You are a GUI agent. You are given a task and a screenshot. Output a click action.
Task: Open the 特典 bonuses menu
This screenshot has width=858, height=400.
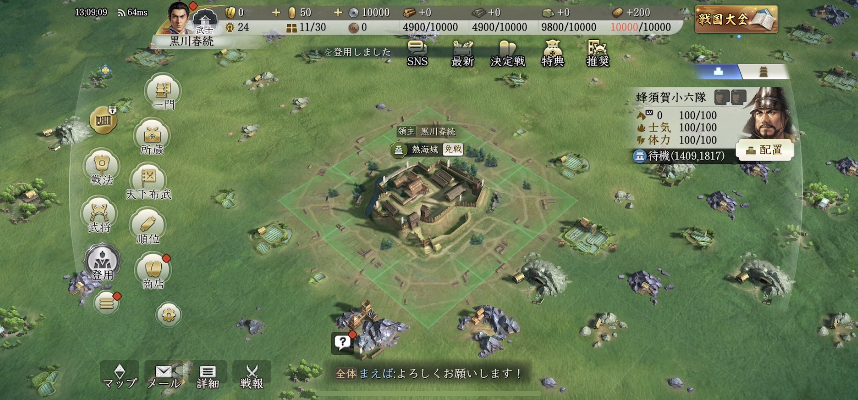552,52
